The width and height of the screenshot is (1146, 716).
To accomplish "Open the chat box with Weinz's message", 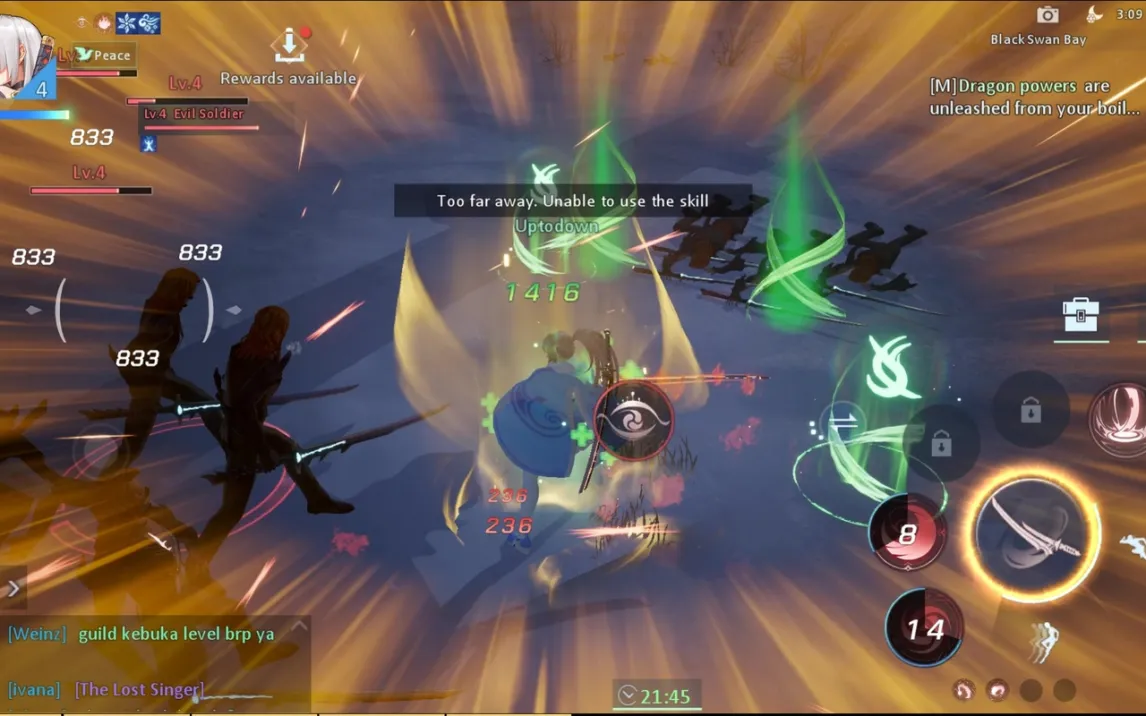I will pyautogui.click(x=155, y=634).
